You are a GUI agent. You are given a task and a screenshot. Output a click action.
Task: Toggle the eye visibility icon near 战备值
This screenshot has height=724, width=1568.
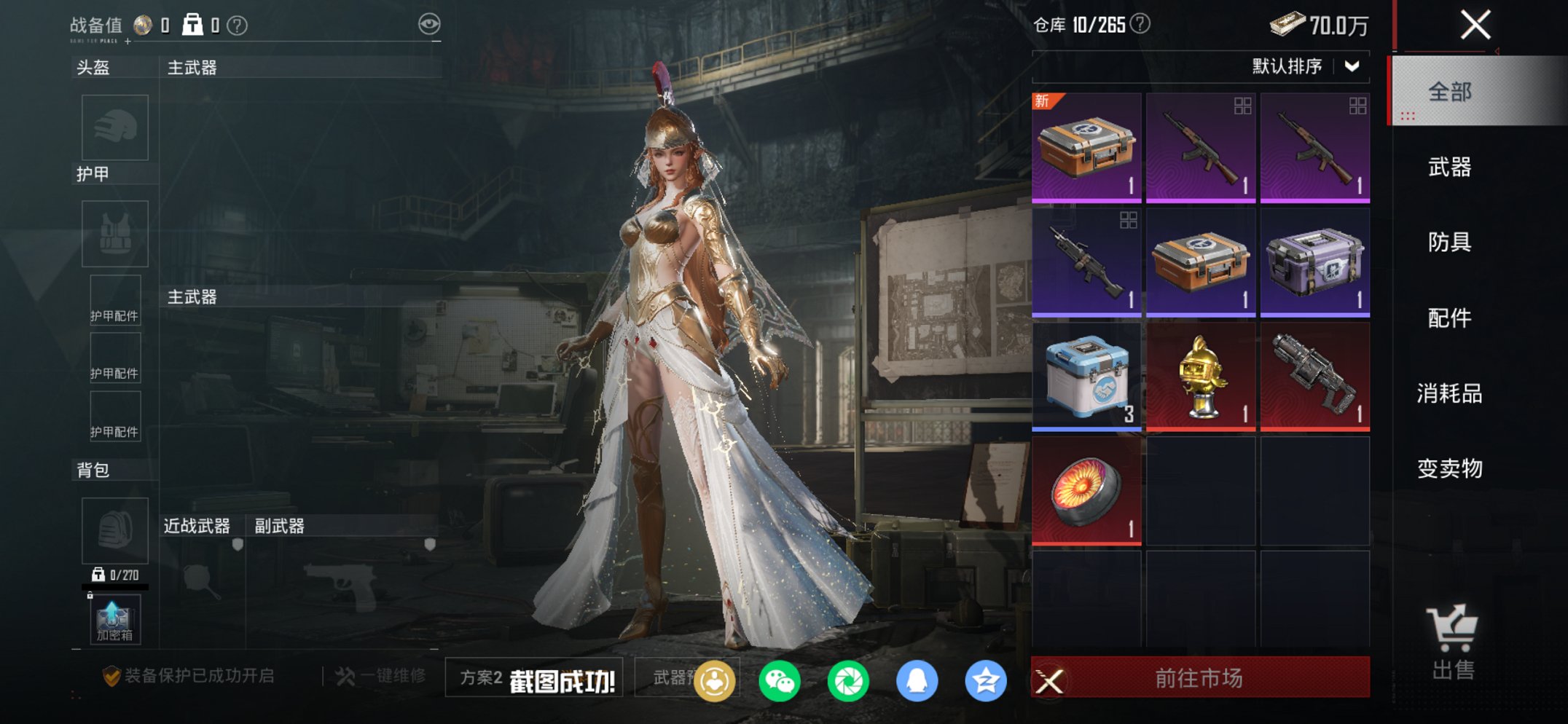pos(431,23)
